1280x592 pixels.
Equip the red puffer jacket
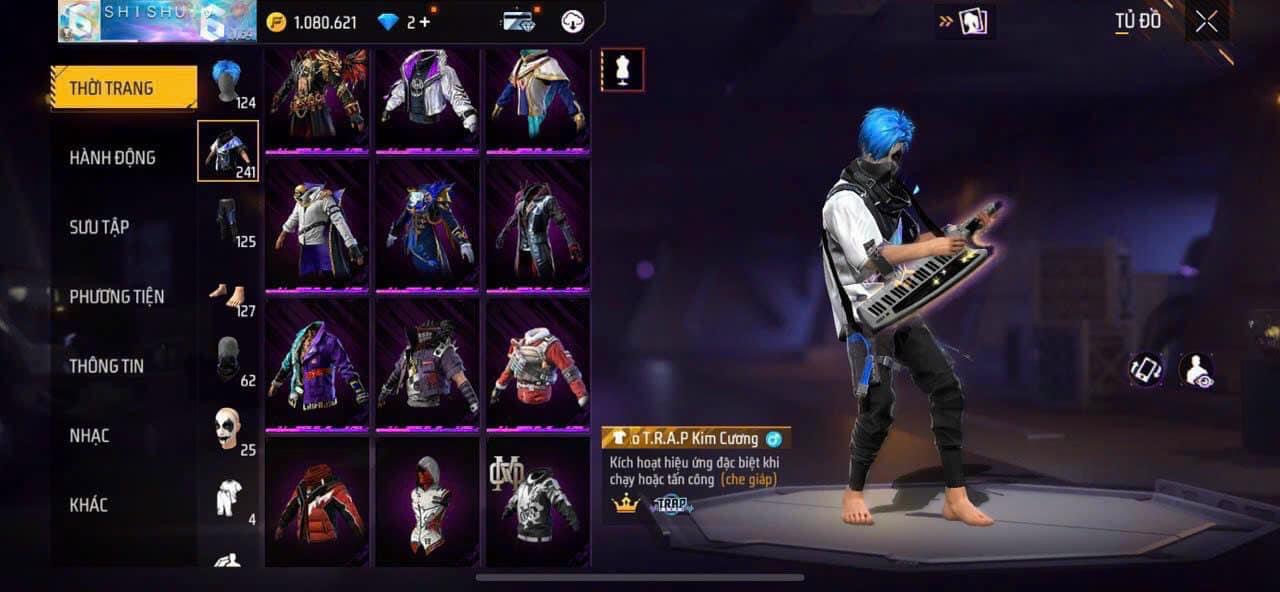(x=316, y=502)
